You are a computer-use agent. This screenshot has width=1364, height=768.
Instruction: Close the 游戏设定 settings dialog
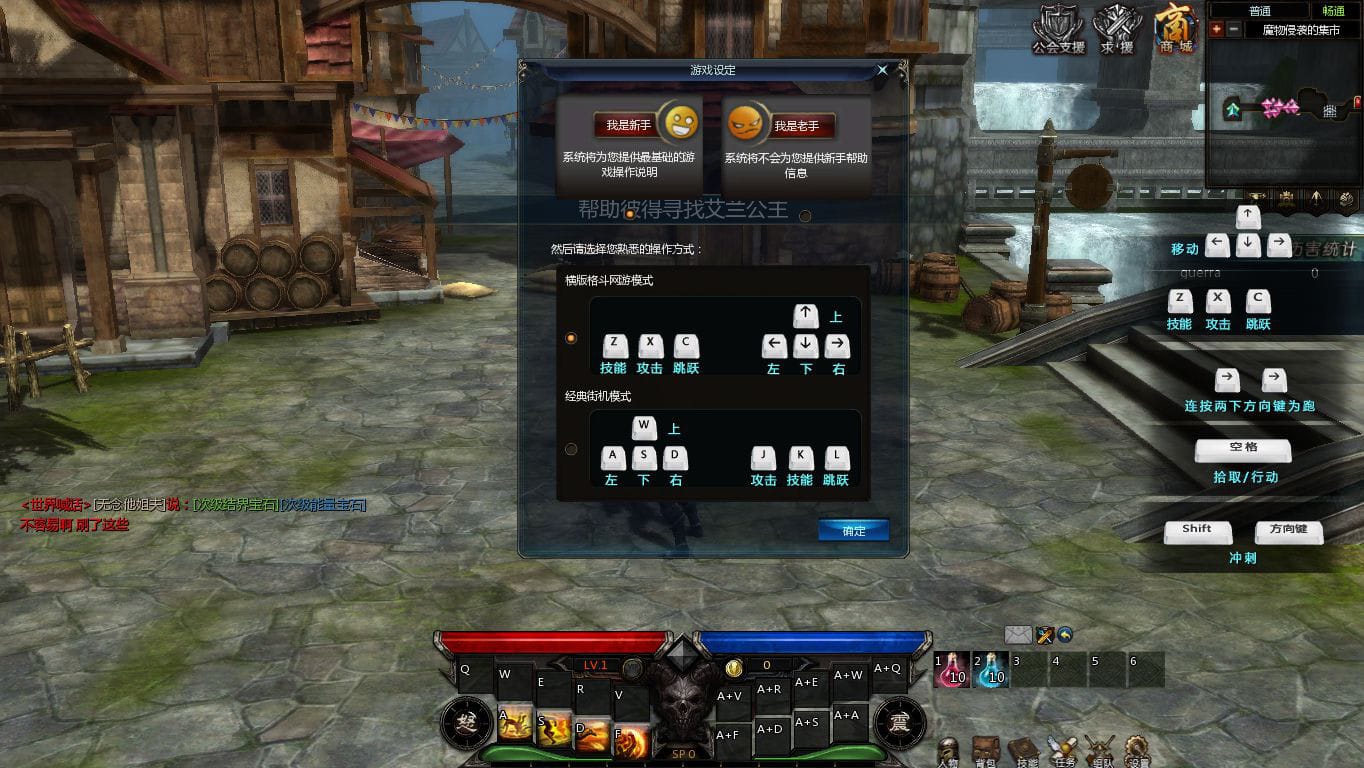882,70
